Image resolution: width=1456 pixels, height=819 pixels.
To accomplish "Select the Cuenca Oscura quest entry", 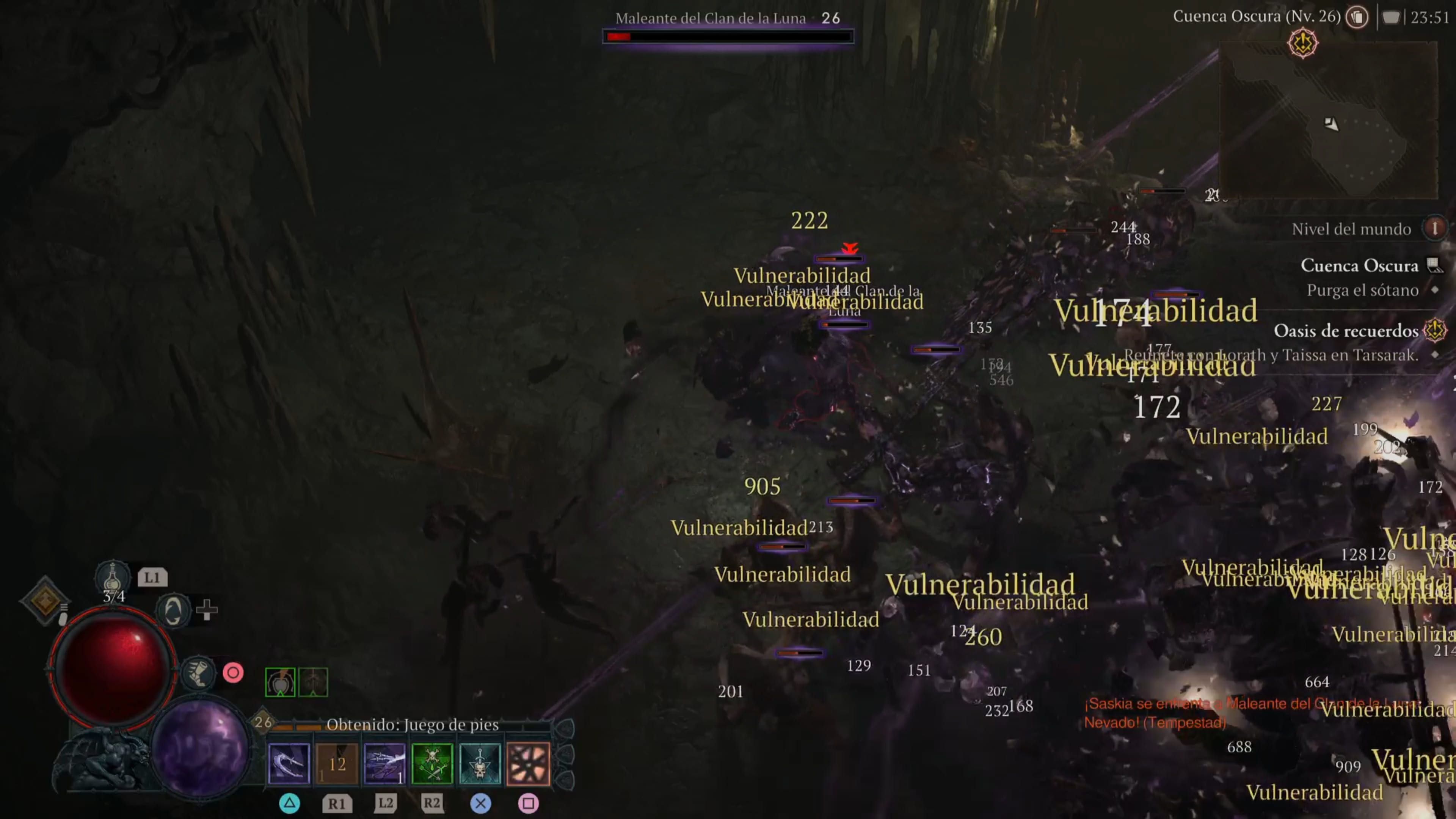I will pyautogui.click(x=1360, y=266).
